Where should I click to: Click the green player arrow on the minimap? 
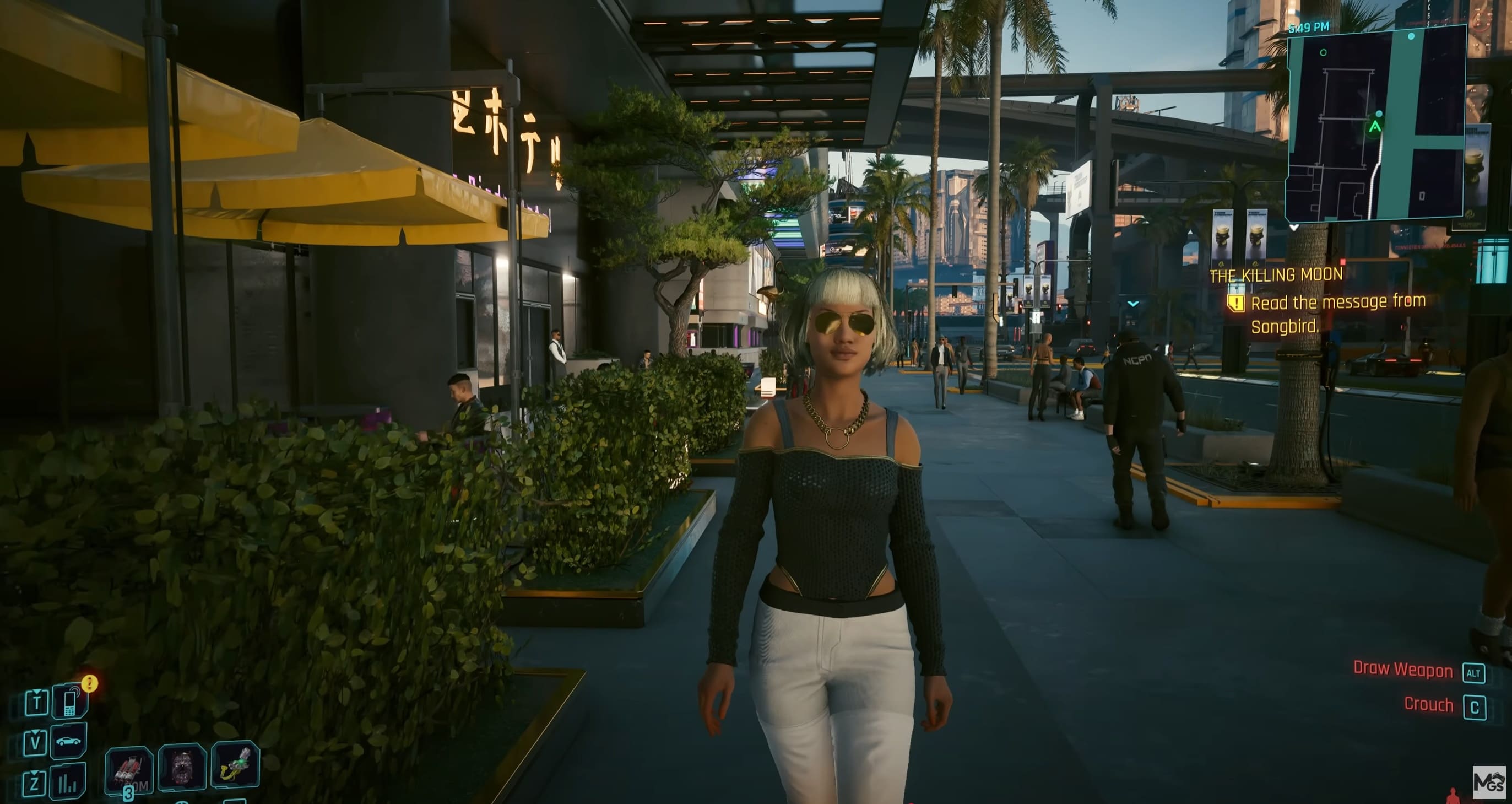[x=1376, y=127]
